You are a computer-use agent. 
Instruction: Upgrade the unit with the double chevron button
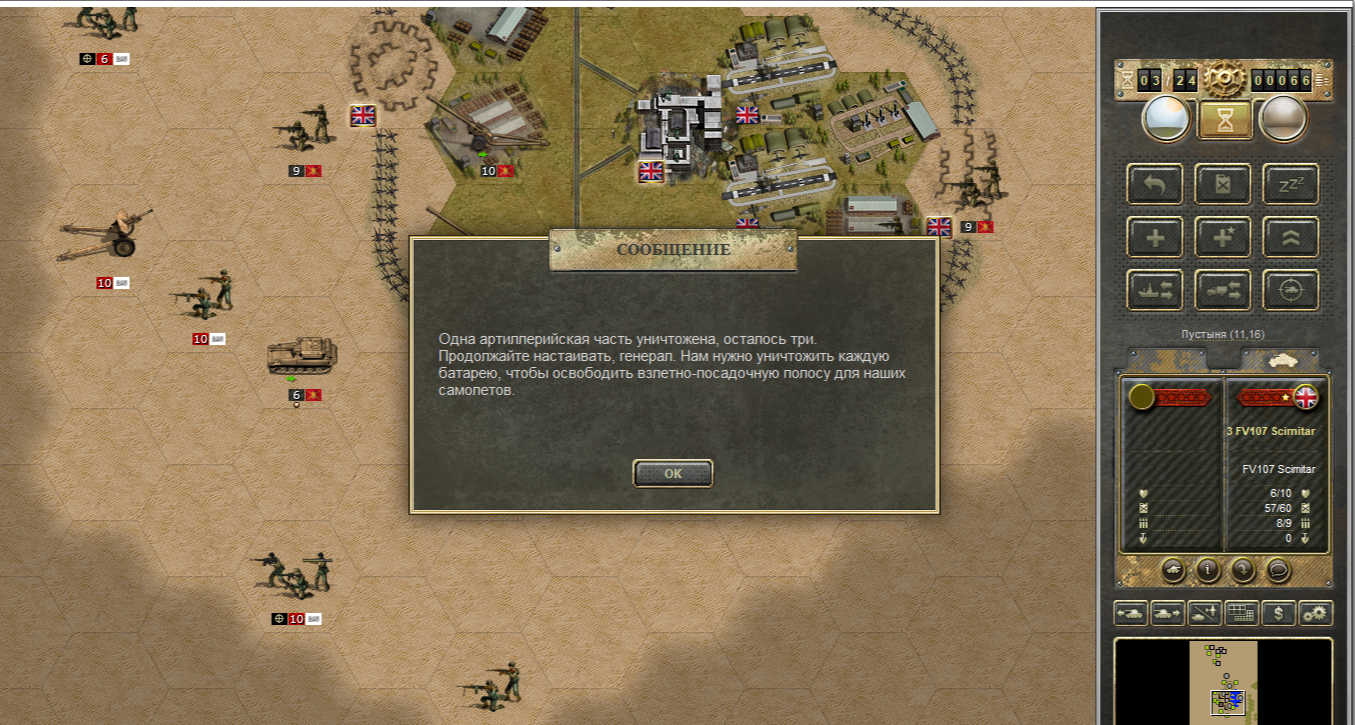pos(1290,237)
